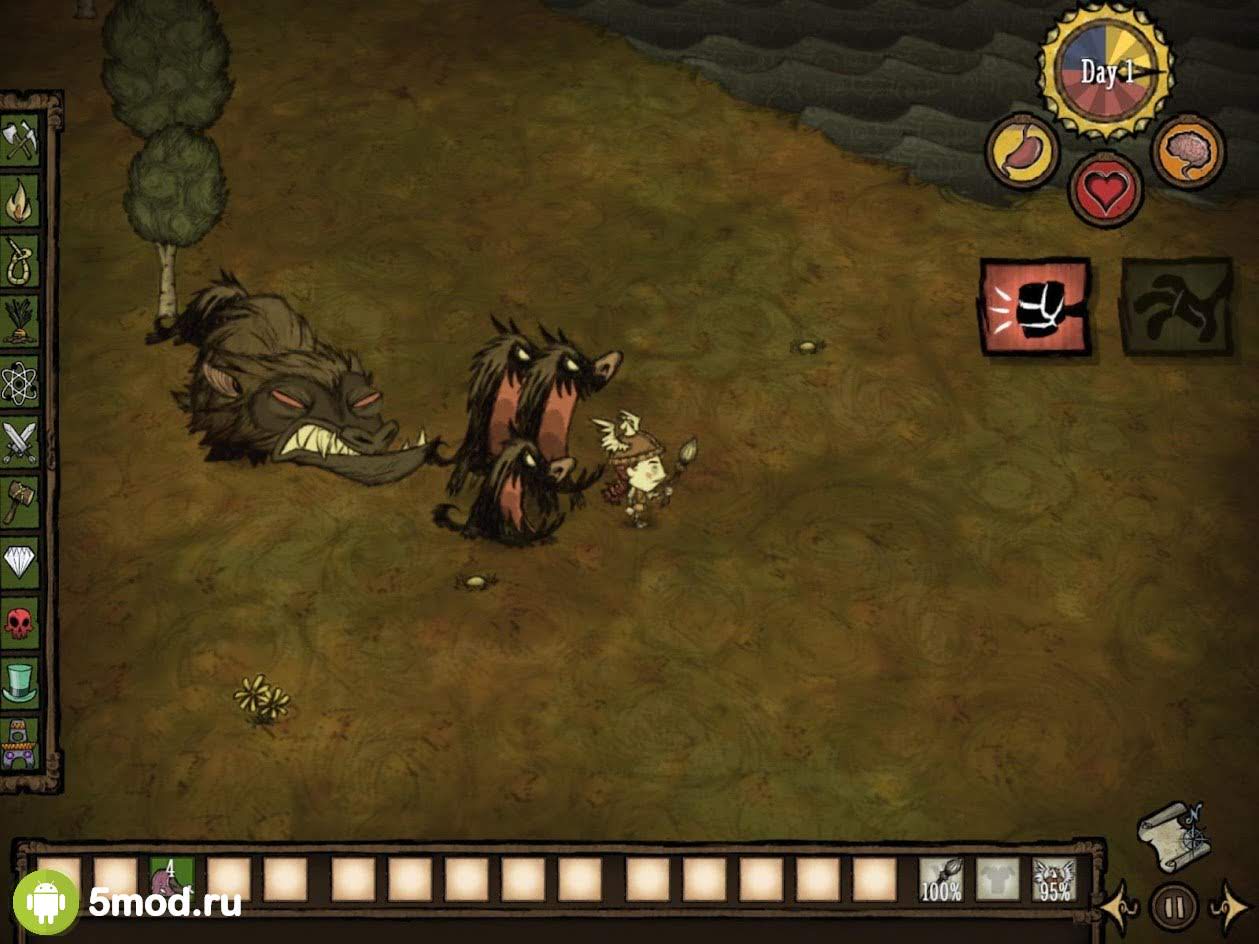Rotate camera with the left arrow
This screenshot has height=944, width=1259.
(1118, 907)
